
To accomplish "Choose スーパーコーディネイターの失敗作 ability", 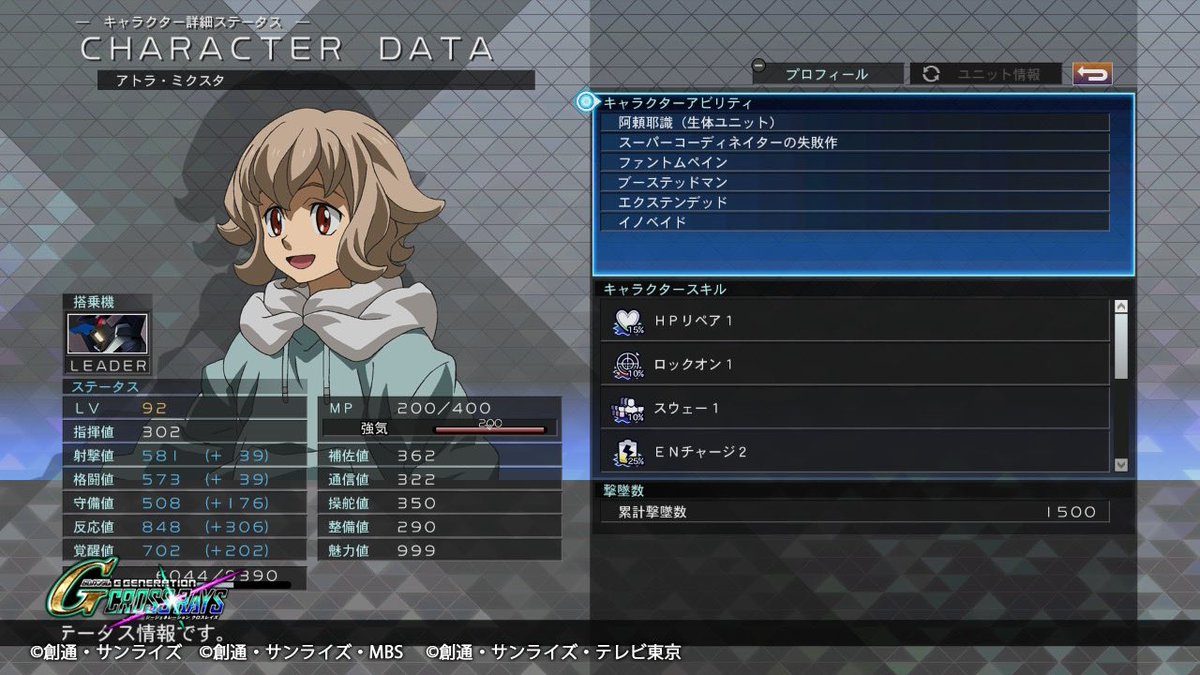I will (855, 142).
